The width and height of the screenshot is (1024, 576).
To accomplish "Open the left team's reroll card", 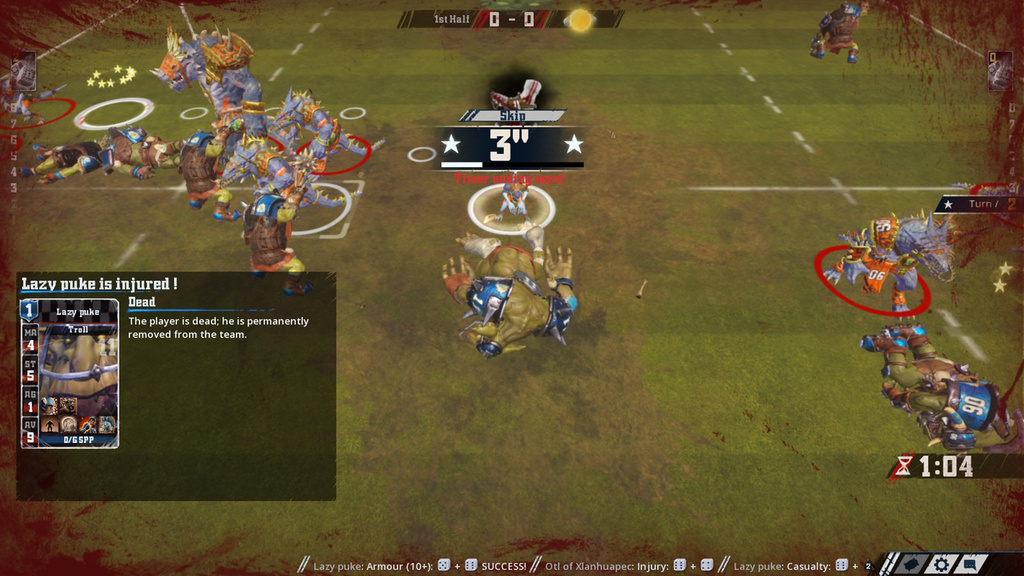I will pos(23,72).
